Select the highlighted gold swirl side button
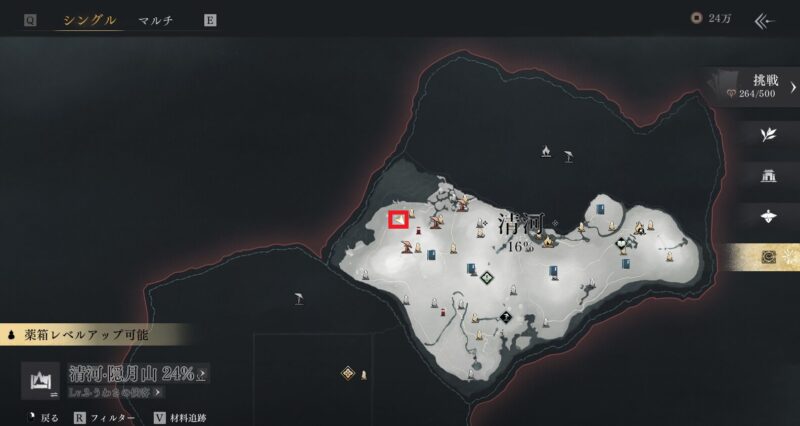Image resolution: width=800 pixels, height=426 pixels. (768, 257)
